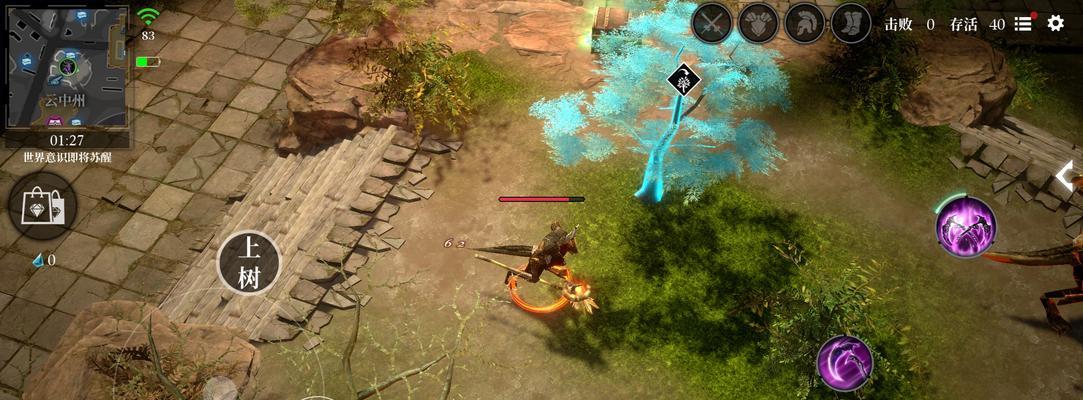Select the boots equipment slot
The width and height of the screenshot is (1083, 400).
click(851, 23)
